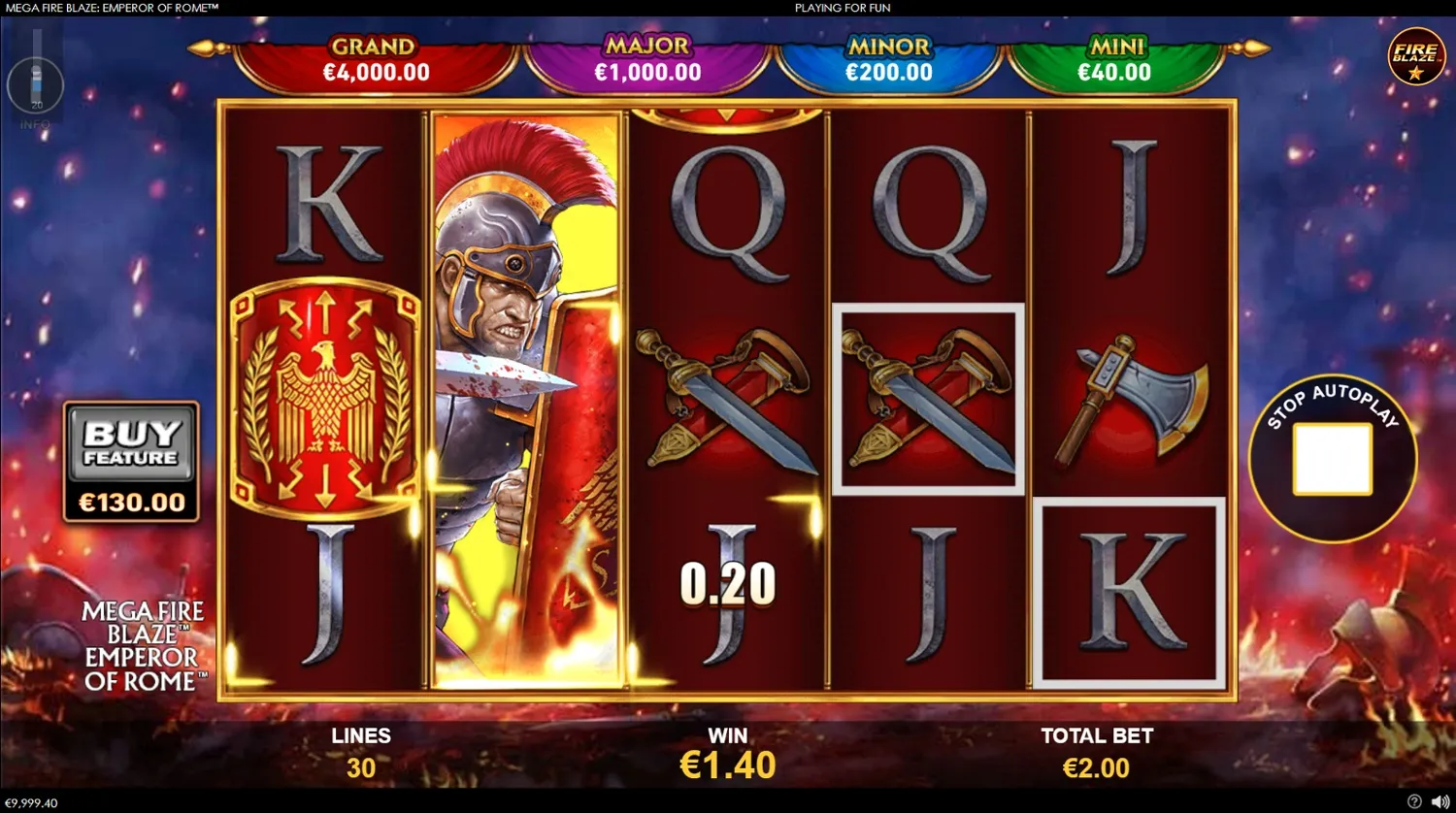Click the €9,999.40 balance text

[33, 803]
